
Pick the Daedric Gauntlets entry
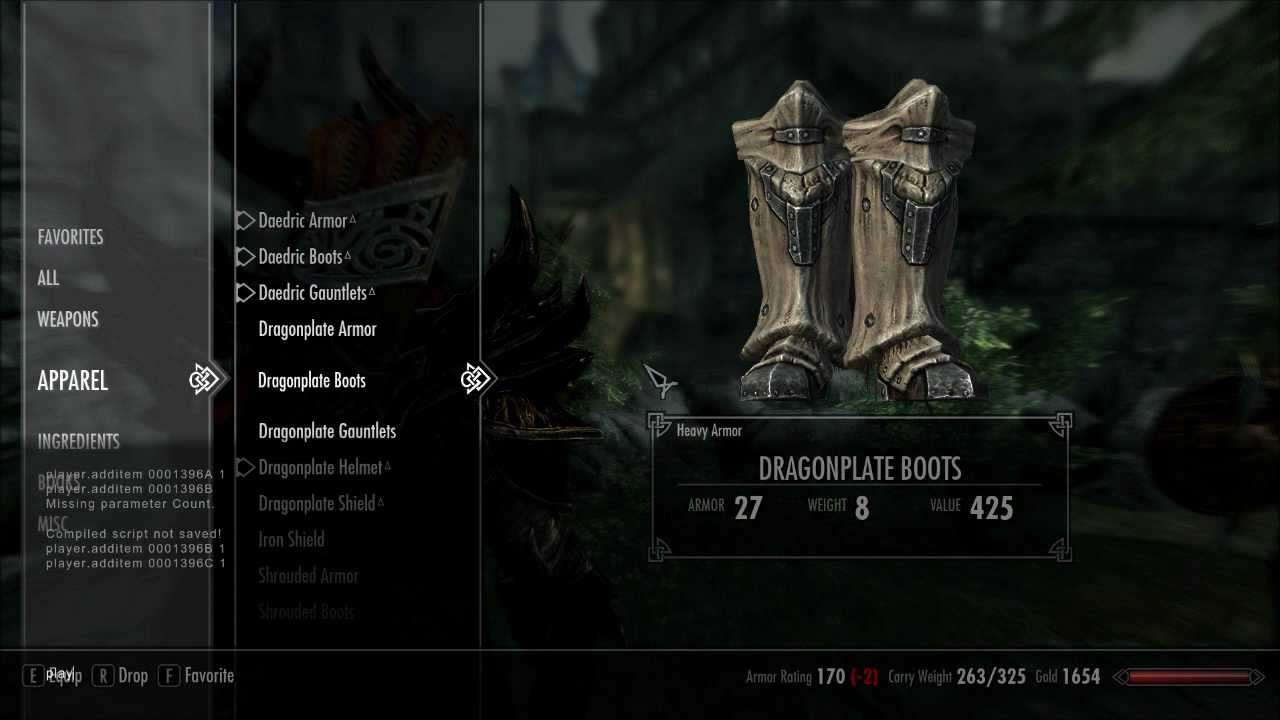(x=313, y=293)
